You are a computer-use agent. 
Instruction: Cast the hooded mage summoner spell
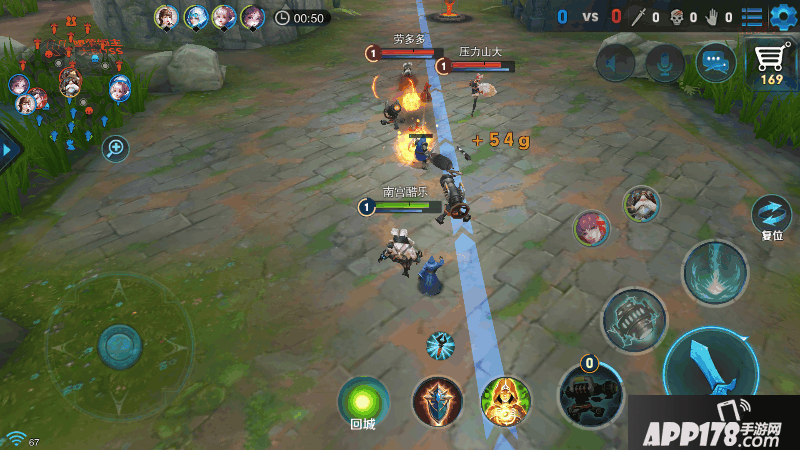click(505, 400)
